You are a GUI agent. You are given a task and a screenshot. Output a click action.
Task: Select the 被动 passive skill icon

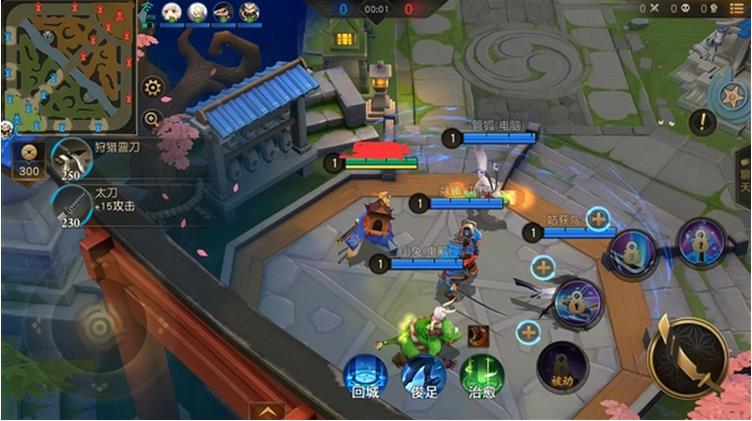click(560, 365)
